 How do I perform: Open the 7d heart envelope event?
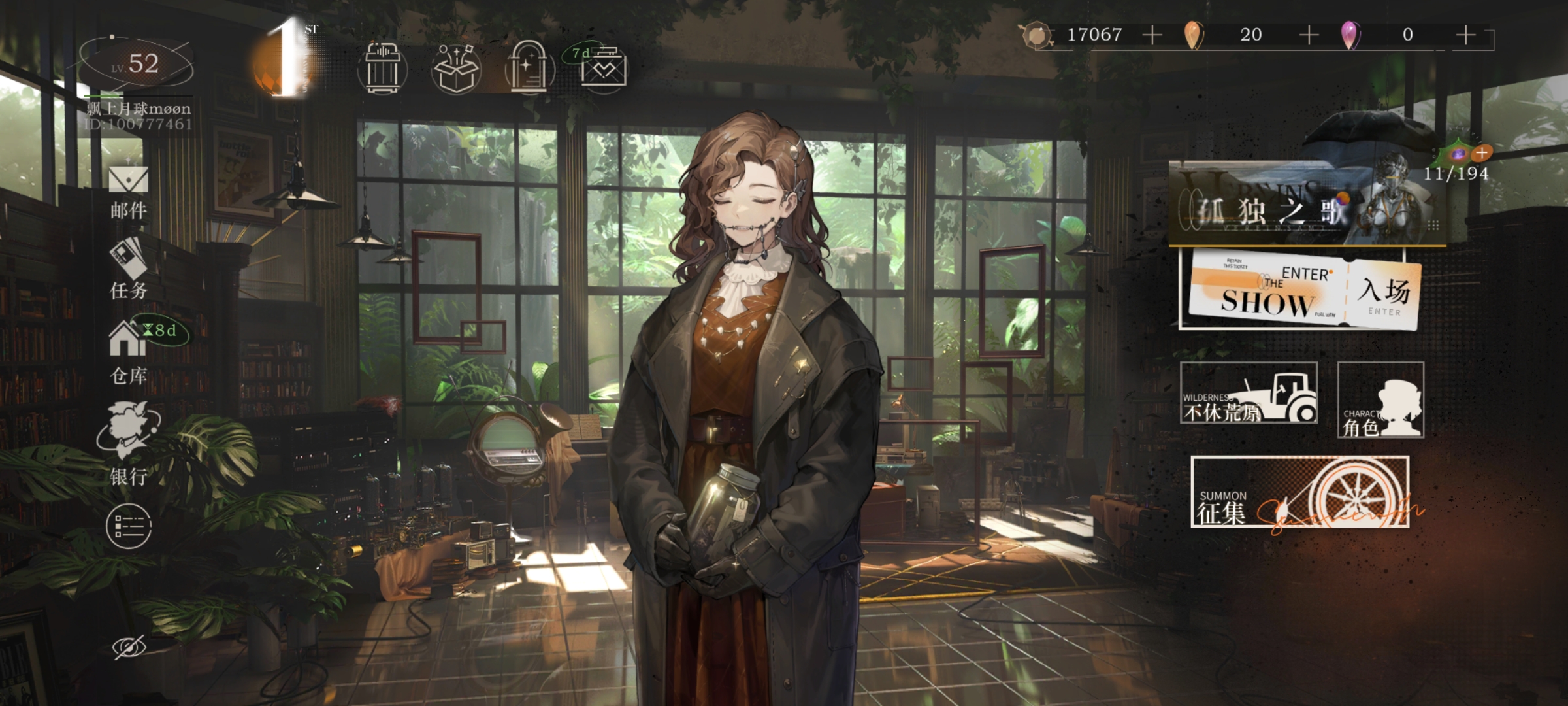[603, 67]
